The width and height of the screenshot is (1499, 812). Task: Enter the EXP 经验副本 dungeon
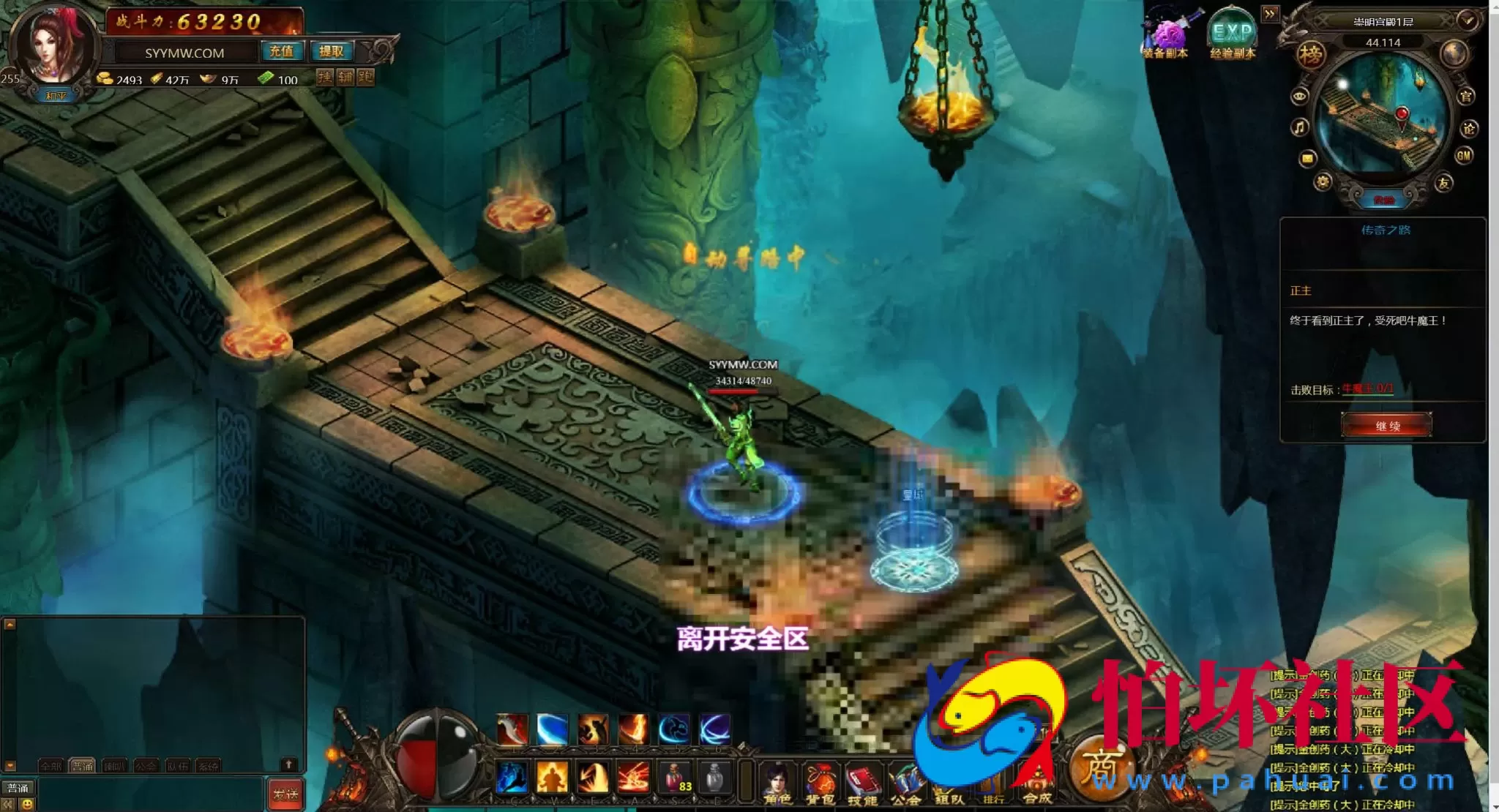tap(1233, 38)
